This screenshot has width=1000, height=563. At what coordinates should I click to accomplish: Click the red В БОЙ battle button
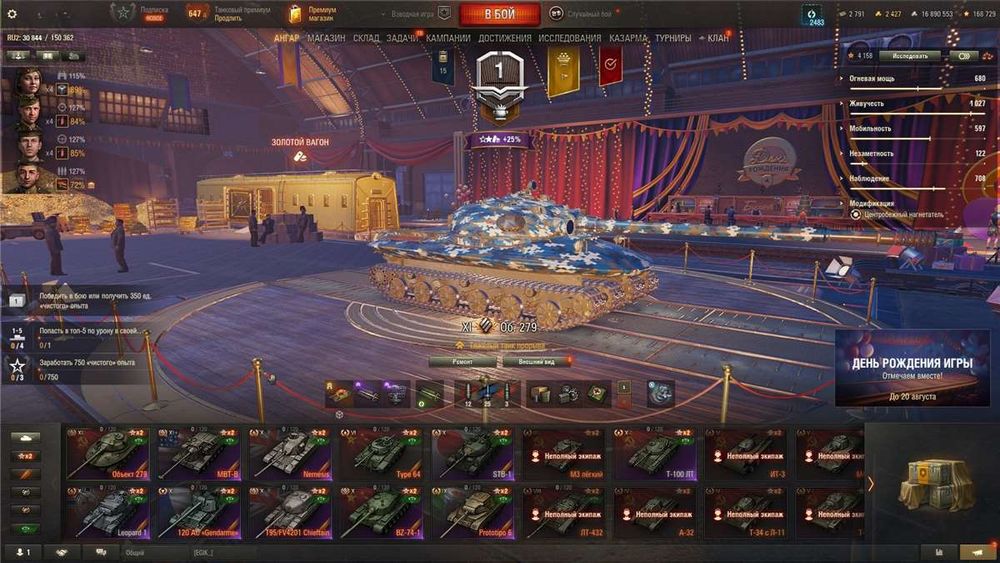(x=499, y=14)
